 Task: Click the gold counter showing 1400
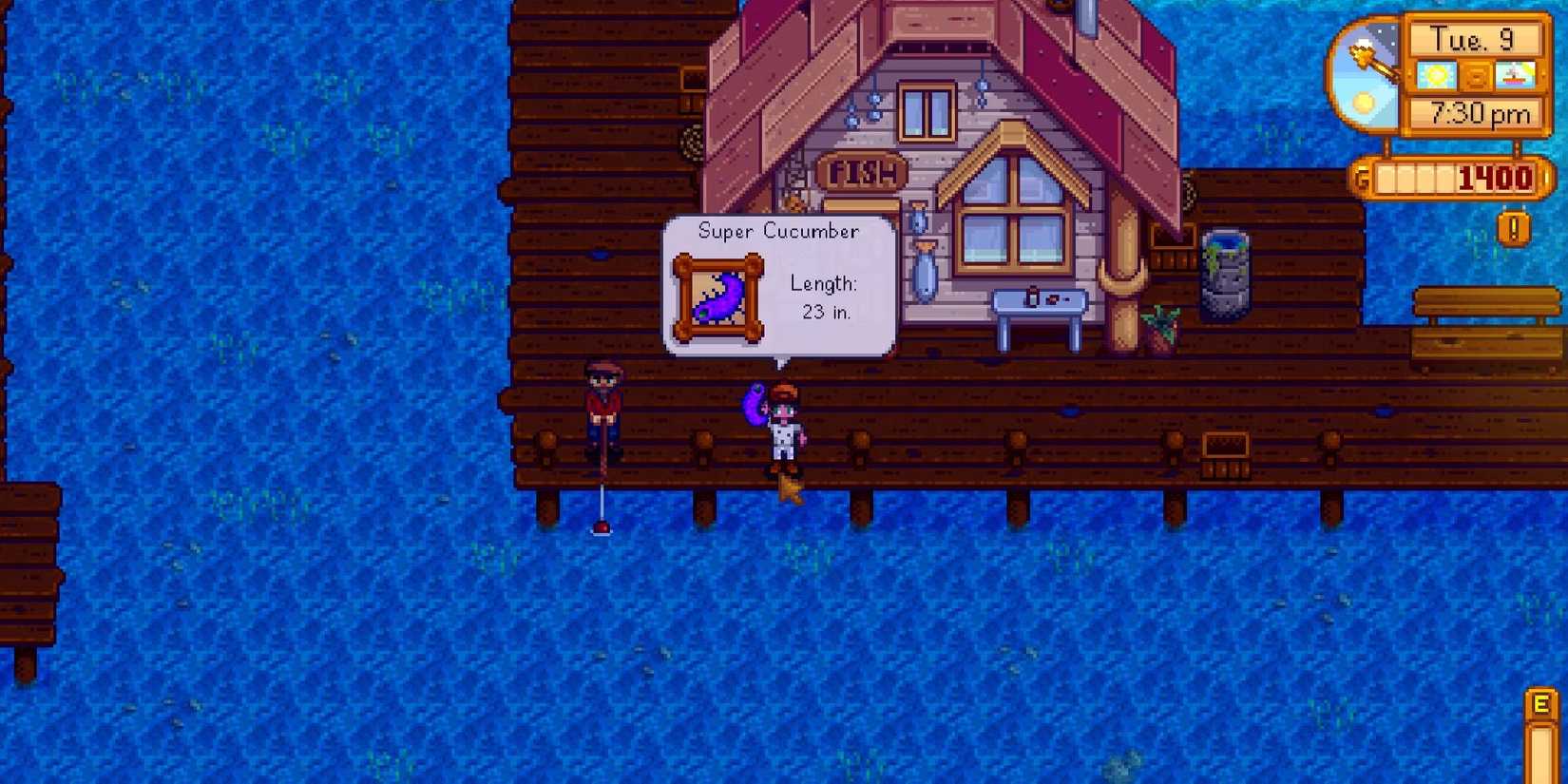[x=1500, y=178]
